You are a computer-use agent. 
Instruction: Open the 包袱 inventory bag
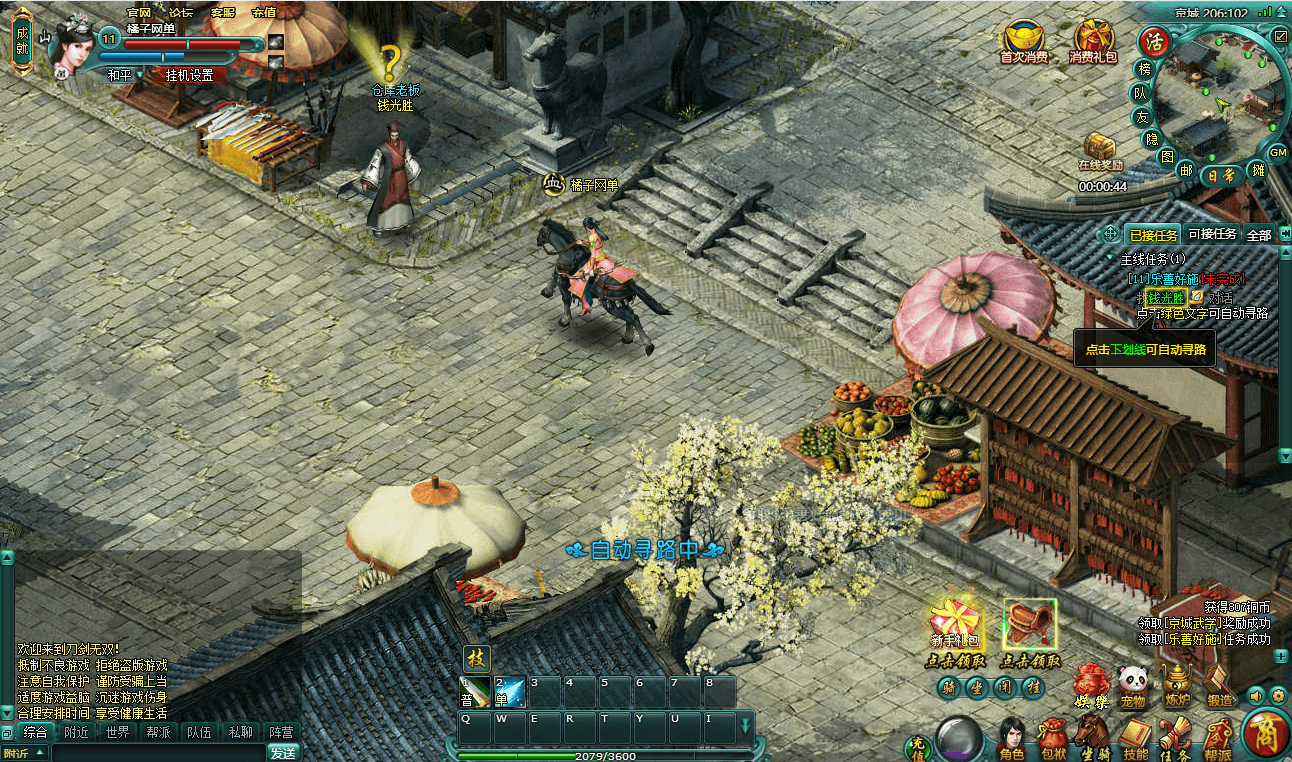(1053, 738)
